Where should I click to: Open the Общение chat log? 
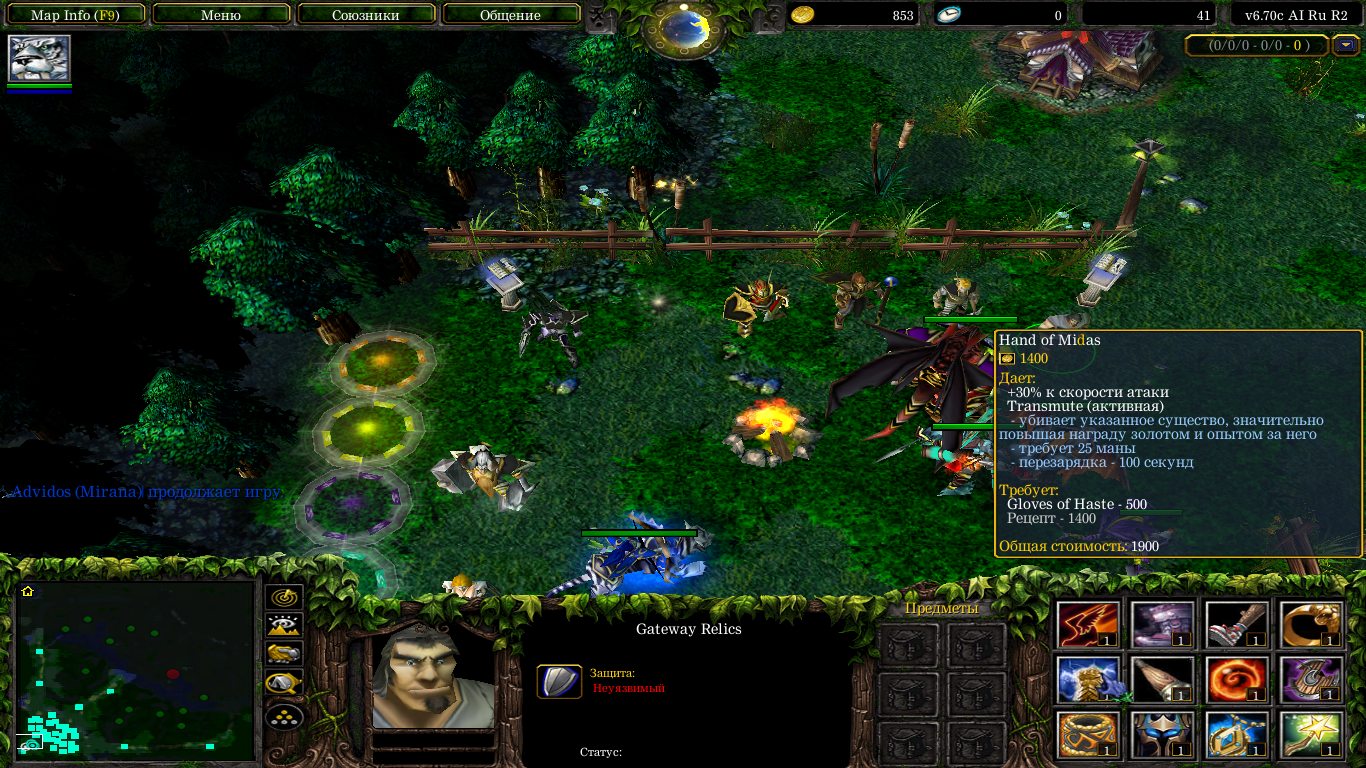[510, 15]
